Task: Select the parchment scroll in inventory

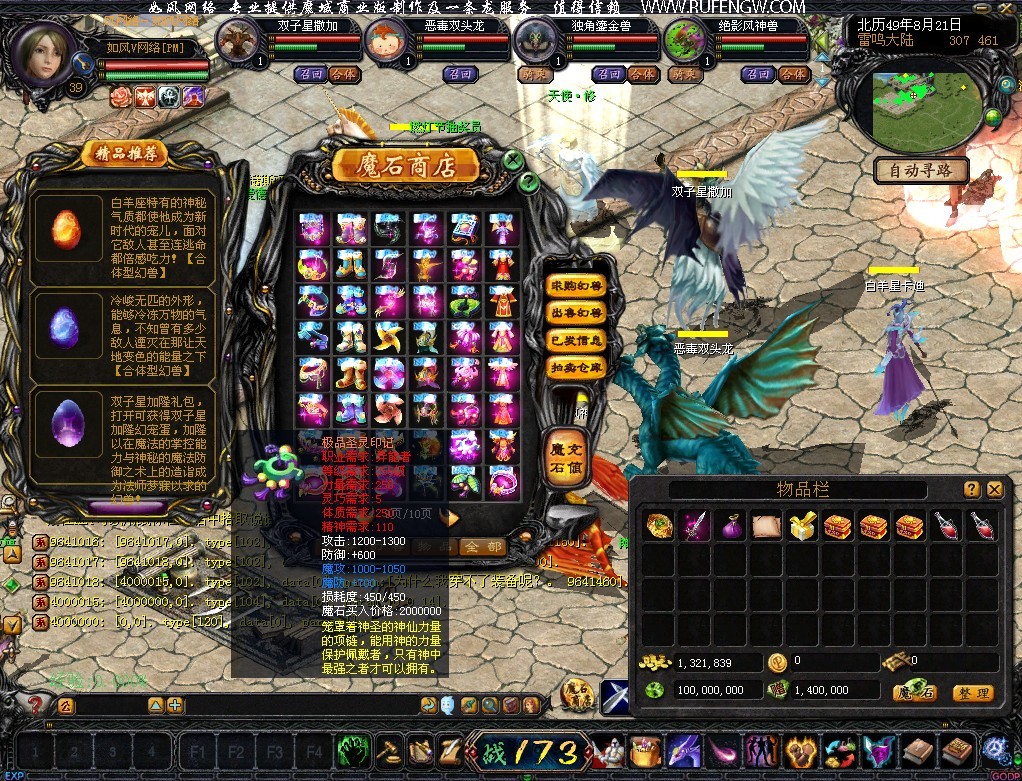Action: pos(766,526)
